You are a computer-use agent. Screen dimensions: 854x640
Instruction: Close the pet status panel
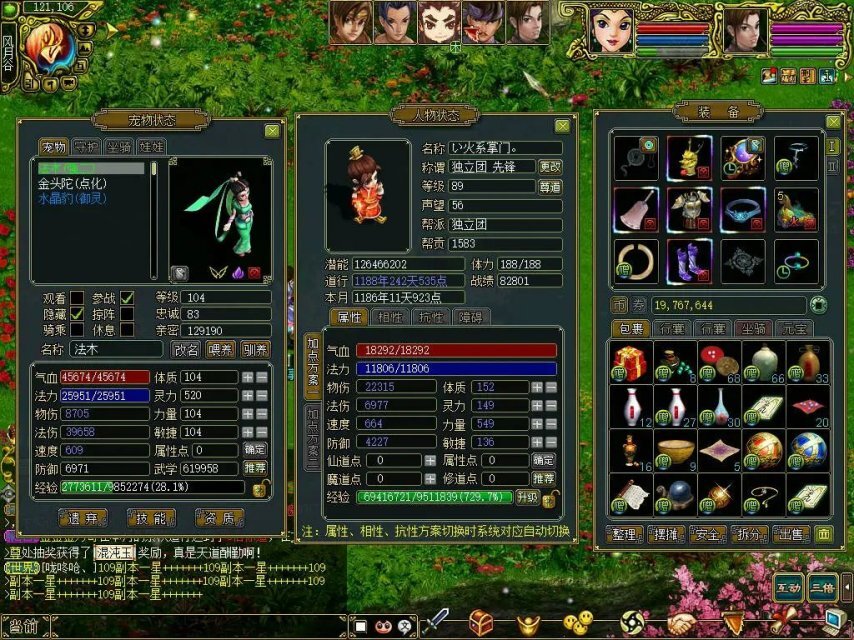(272, 130)
